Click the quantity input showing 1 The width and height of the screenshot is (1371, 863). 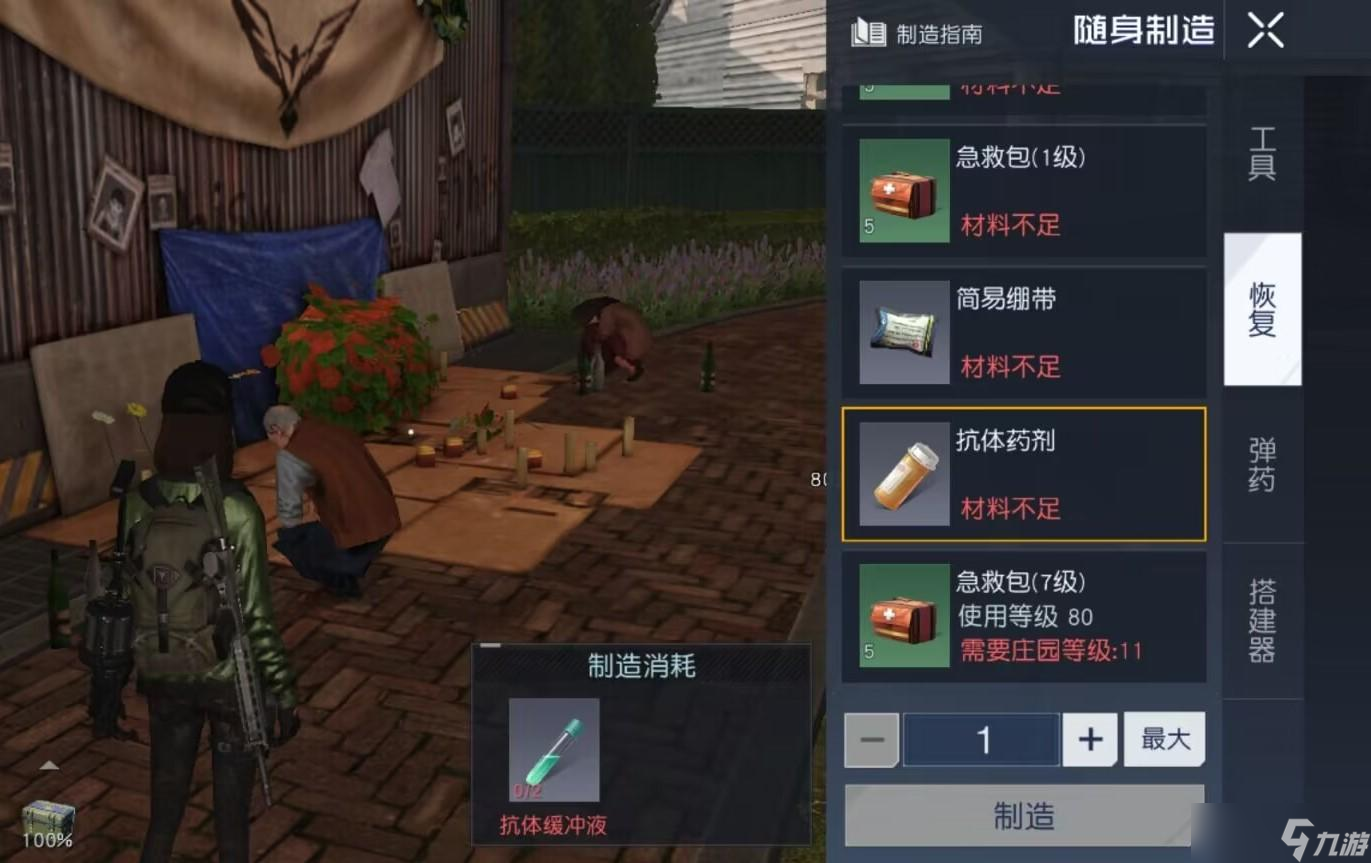(982, 739)
